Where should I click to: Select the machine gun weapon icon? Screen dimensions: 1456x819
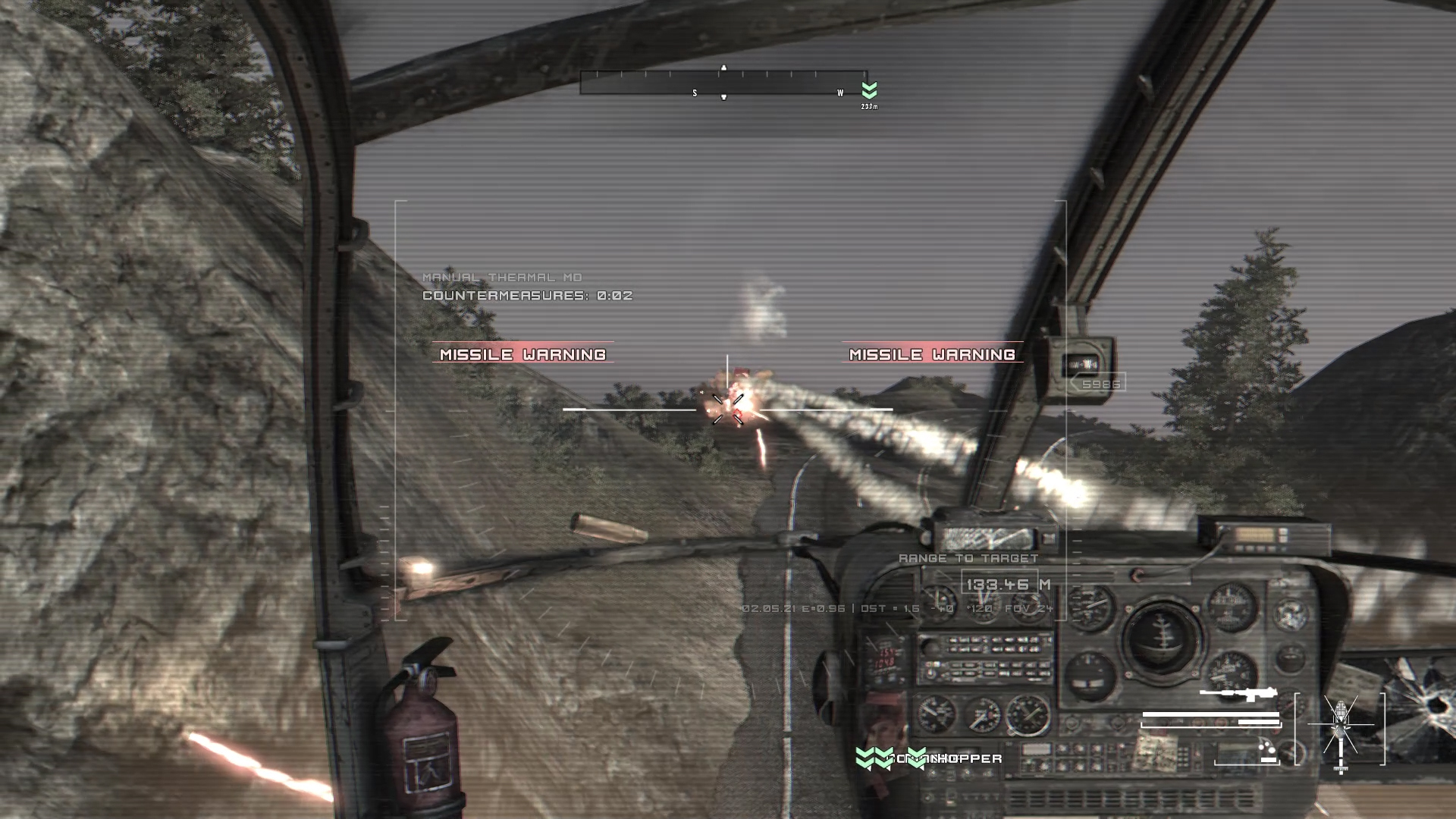[1238, 694]
